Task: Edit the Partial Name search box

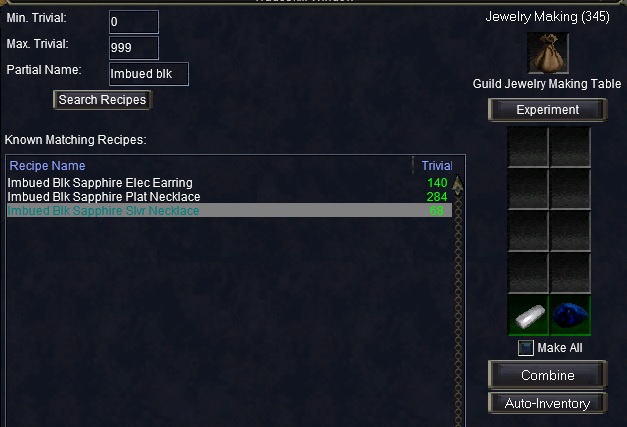Action: click(148, 74)
